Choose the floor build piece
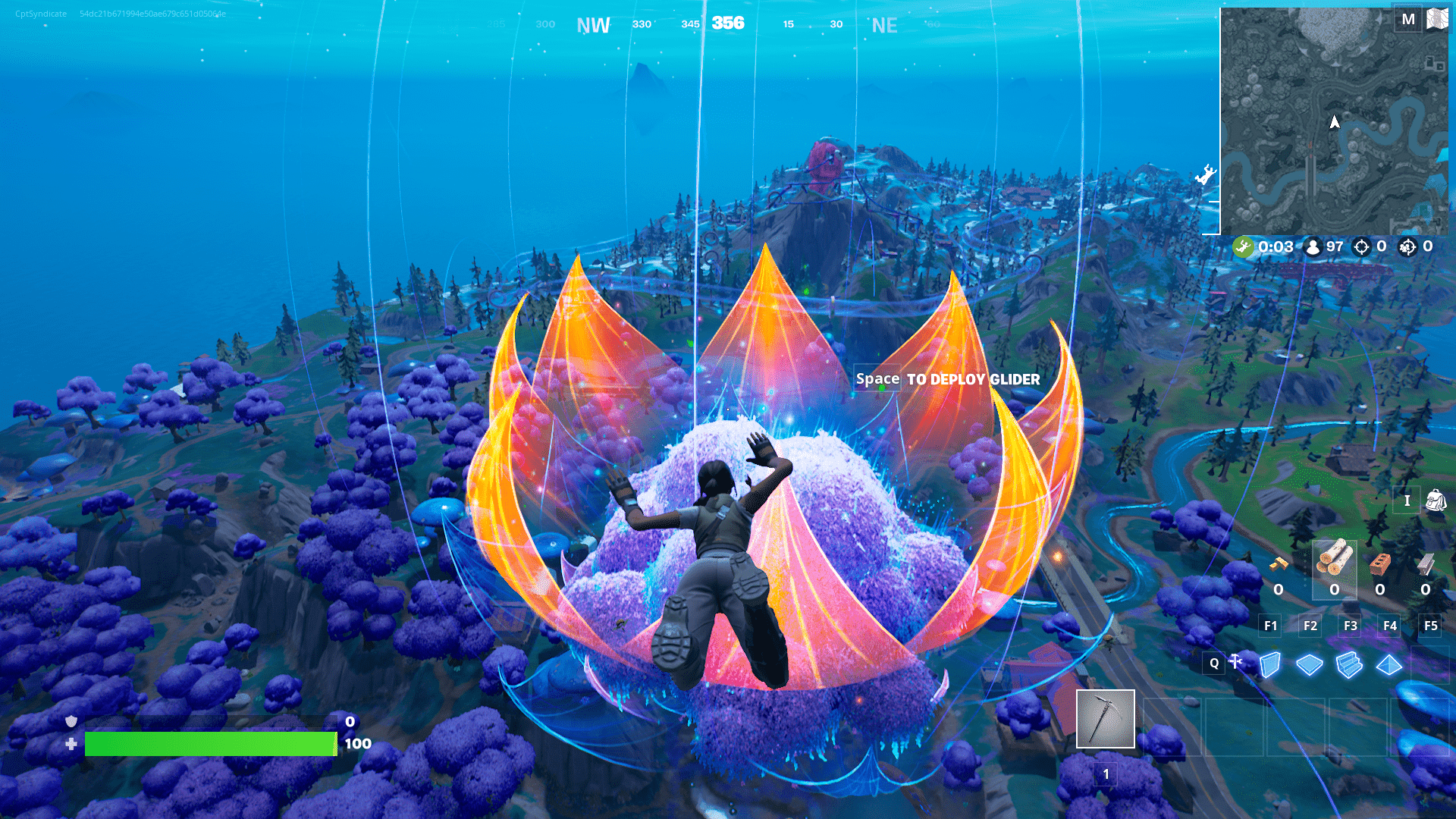Screen dimensions: 1456x819 (1310, 664)
